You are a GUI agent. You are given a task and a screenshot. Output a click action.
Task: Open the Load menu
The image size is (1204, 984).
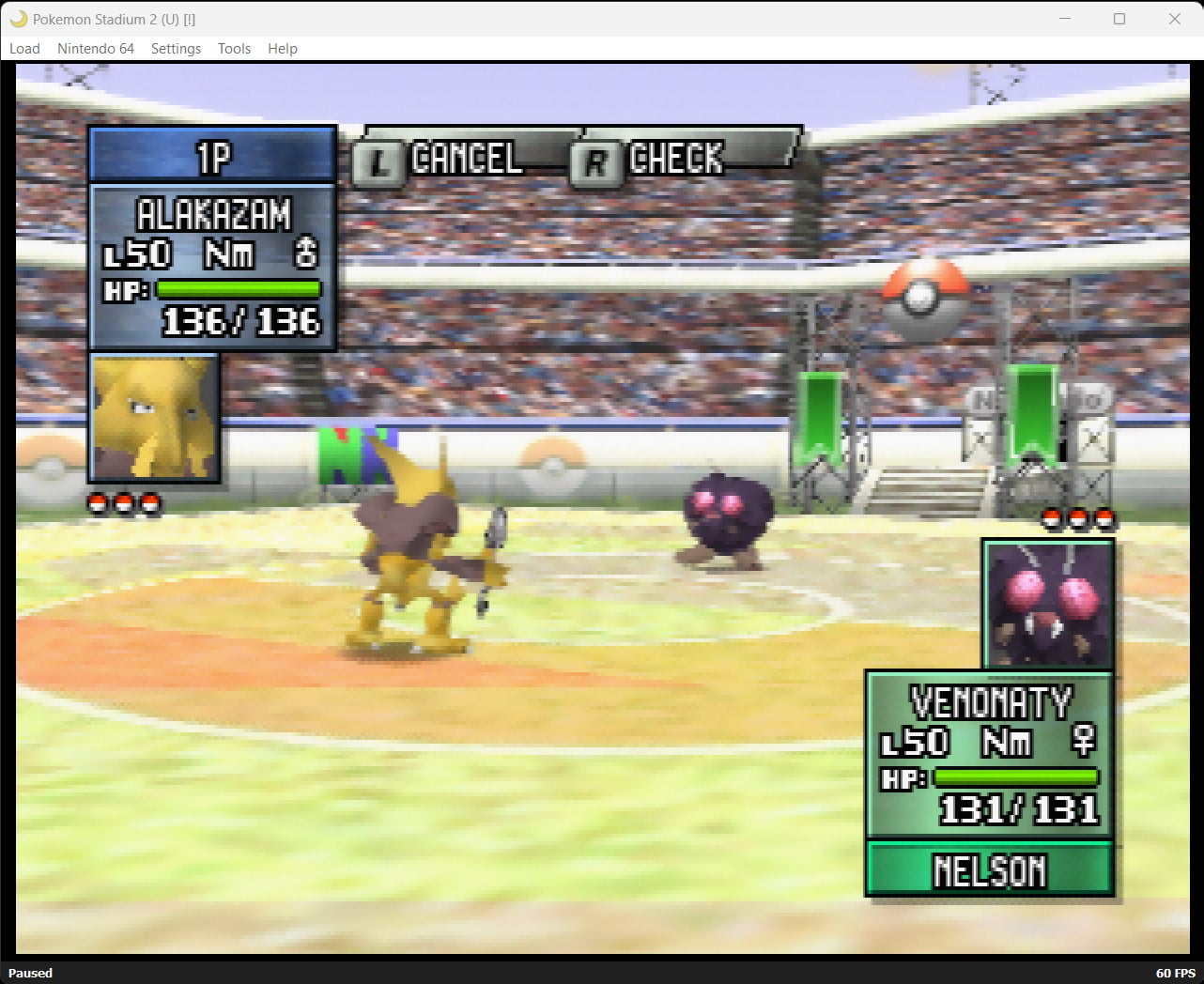click(24, 48)
